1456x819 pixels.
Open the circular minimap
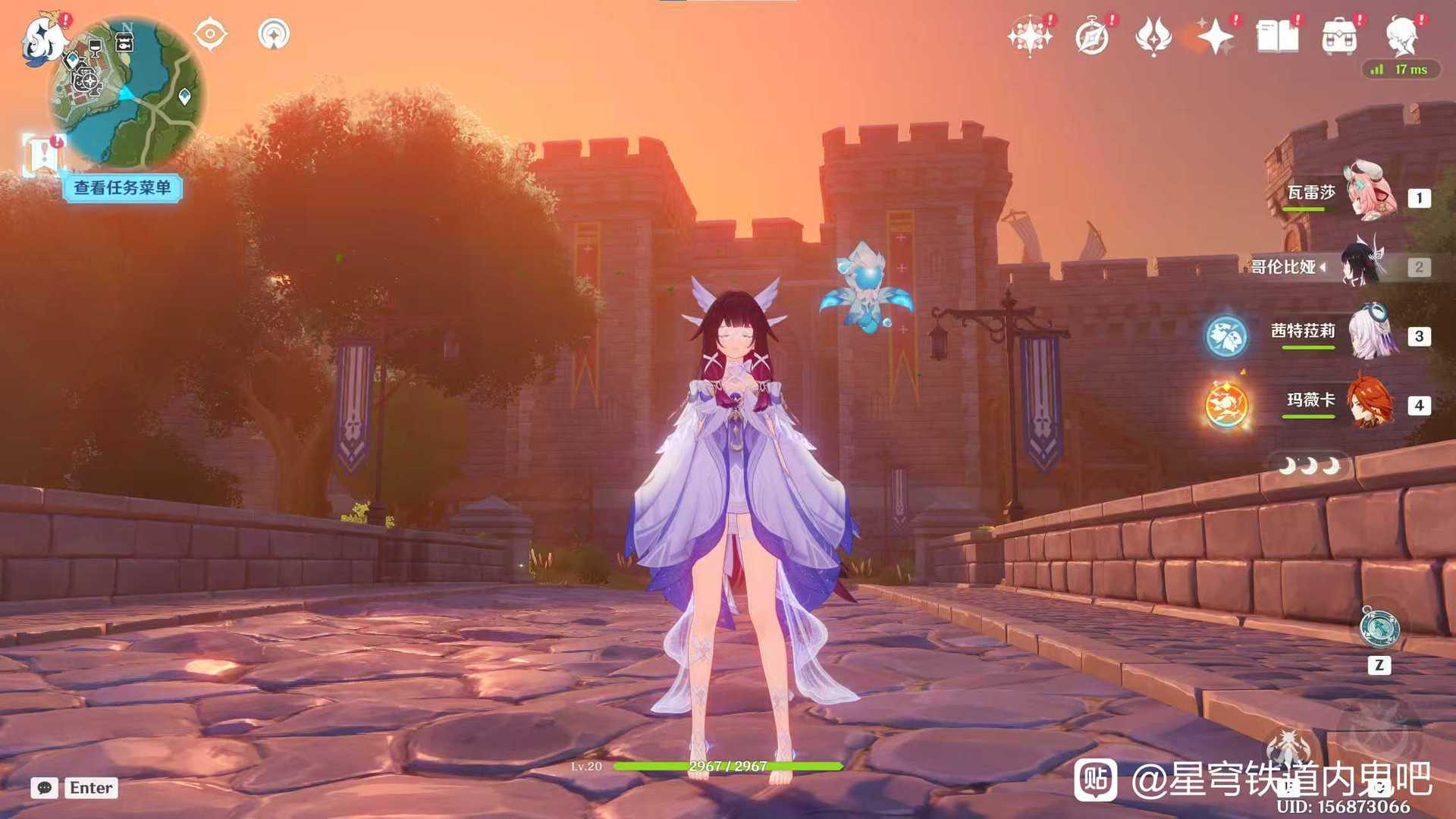point(127,93)
